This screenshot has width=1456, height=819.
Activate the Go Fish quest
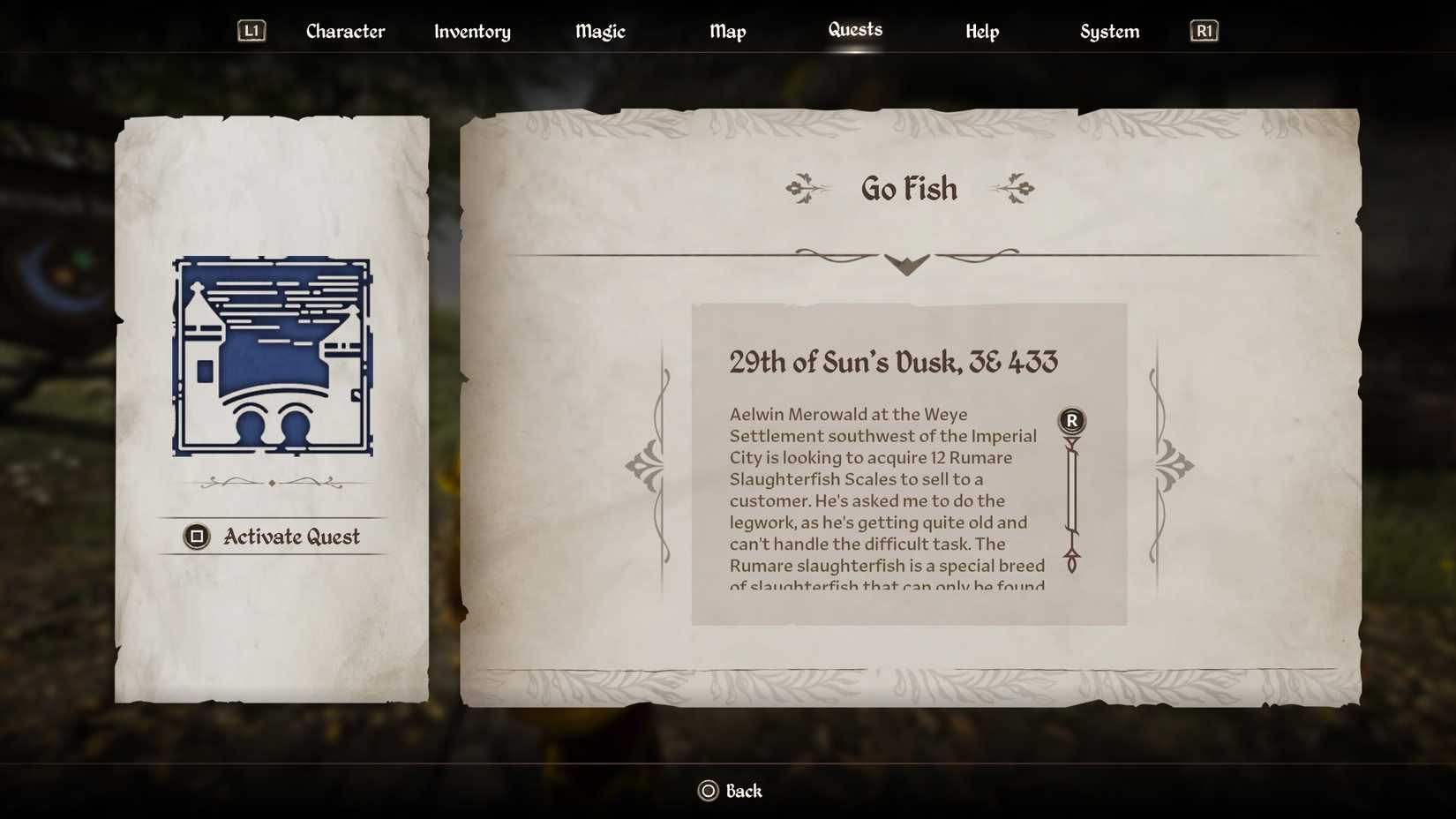(x=273, y=536)
